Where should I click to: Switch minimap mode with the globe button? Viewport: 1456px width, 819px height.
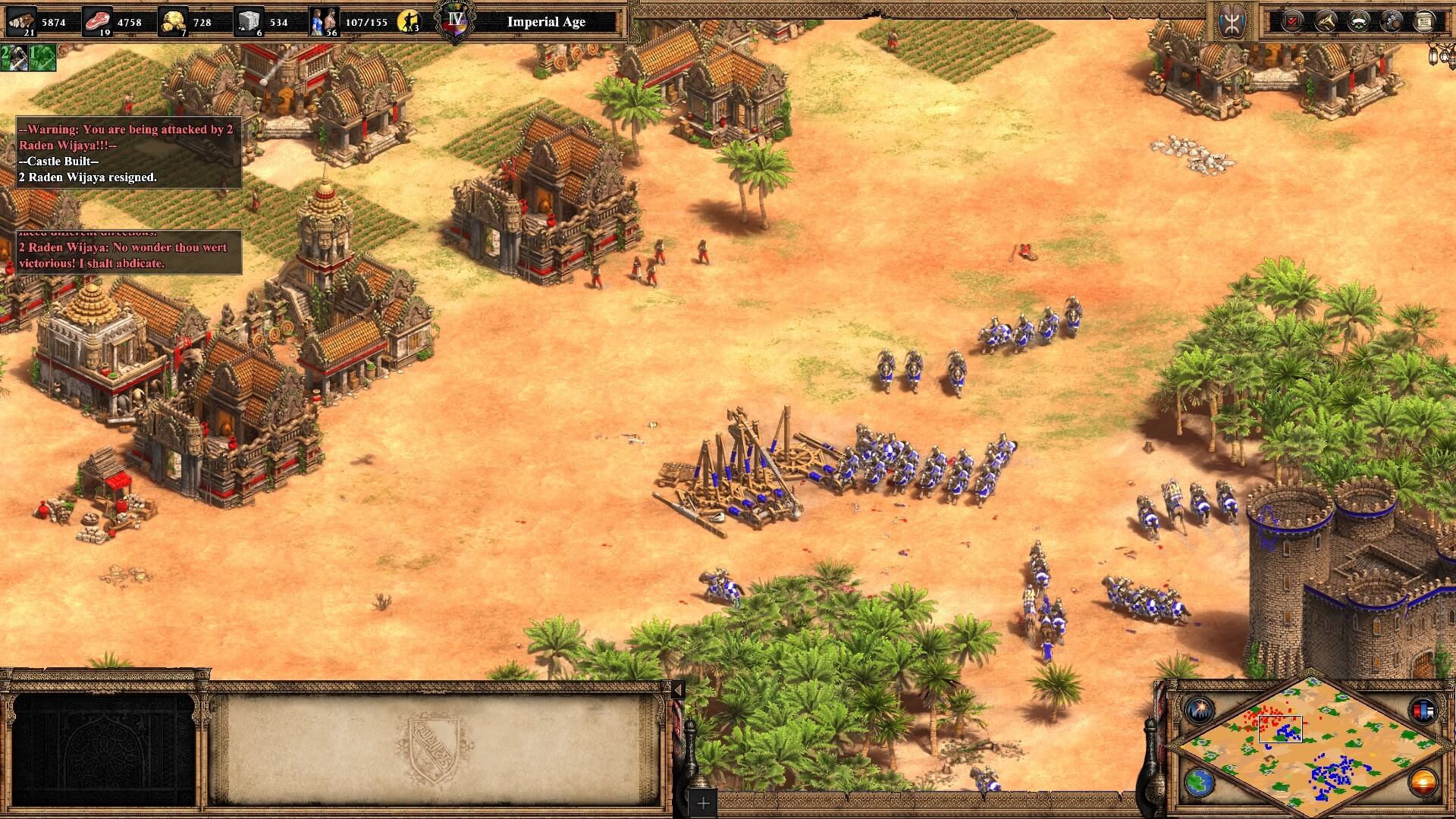pos(1200,782)
